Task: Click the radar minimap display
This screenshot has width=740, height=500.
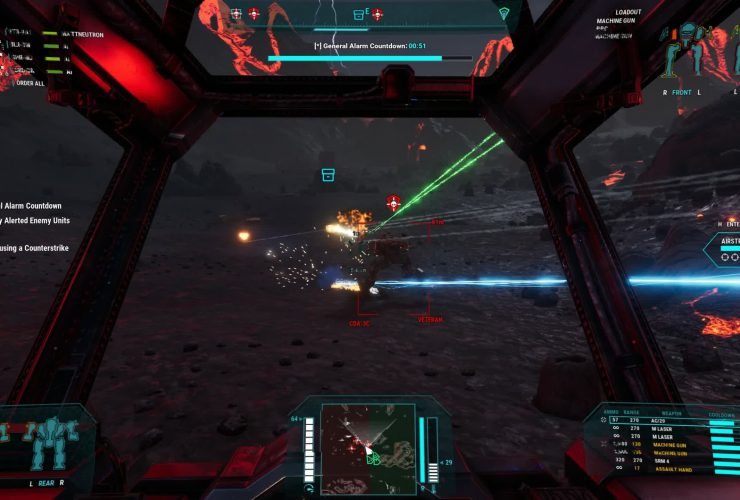Action: (x=368, y=436)
